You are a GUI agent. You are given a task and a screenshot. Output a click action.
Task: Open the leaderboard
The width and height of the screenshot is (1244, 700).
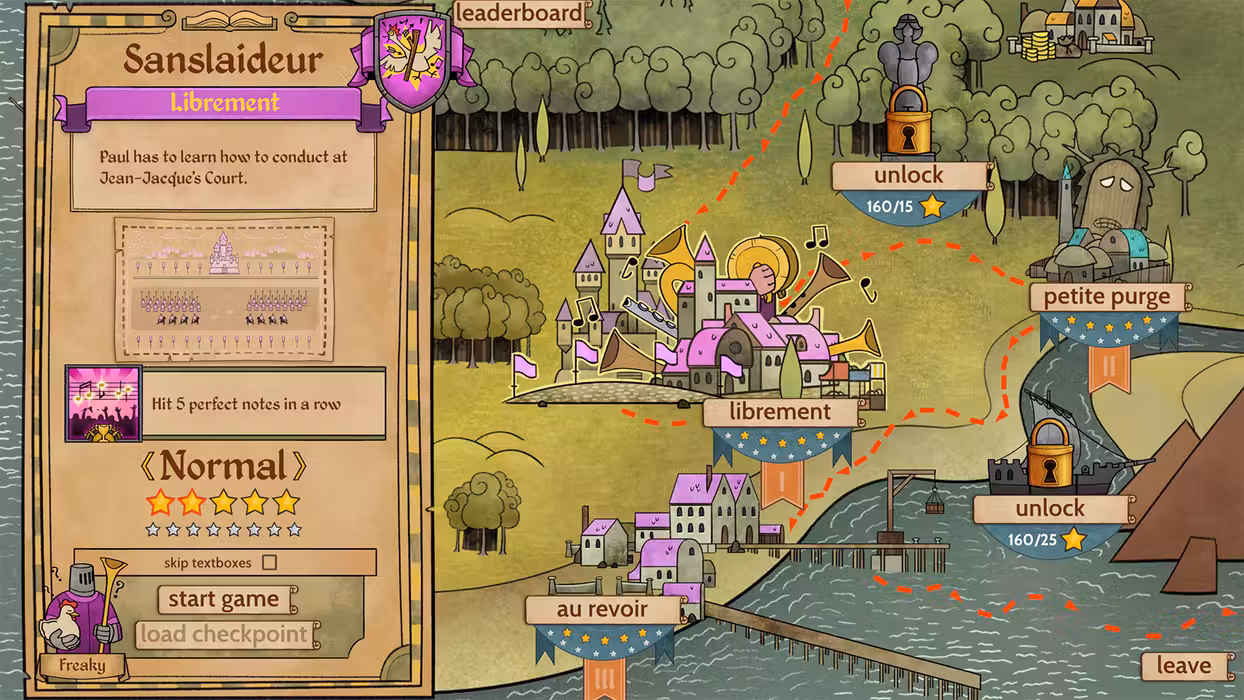click(x=519, y=13)
